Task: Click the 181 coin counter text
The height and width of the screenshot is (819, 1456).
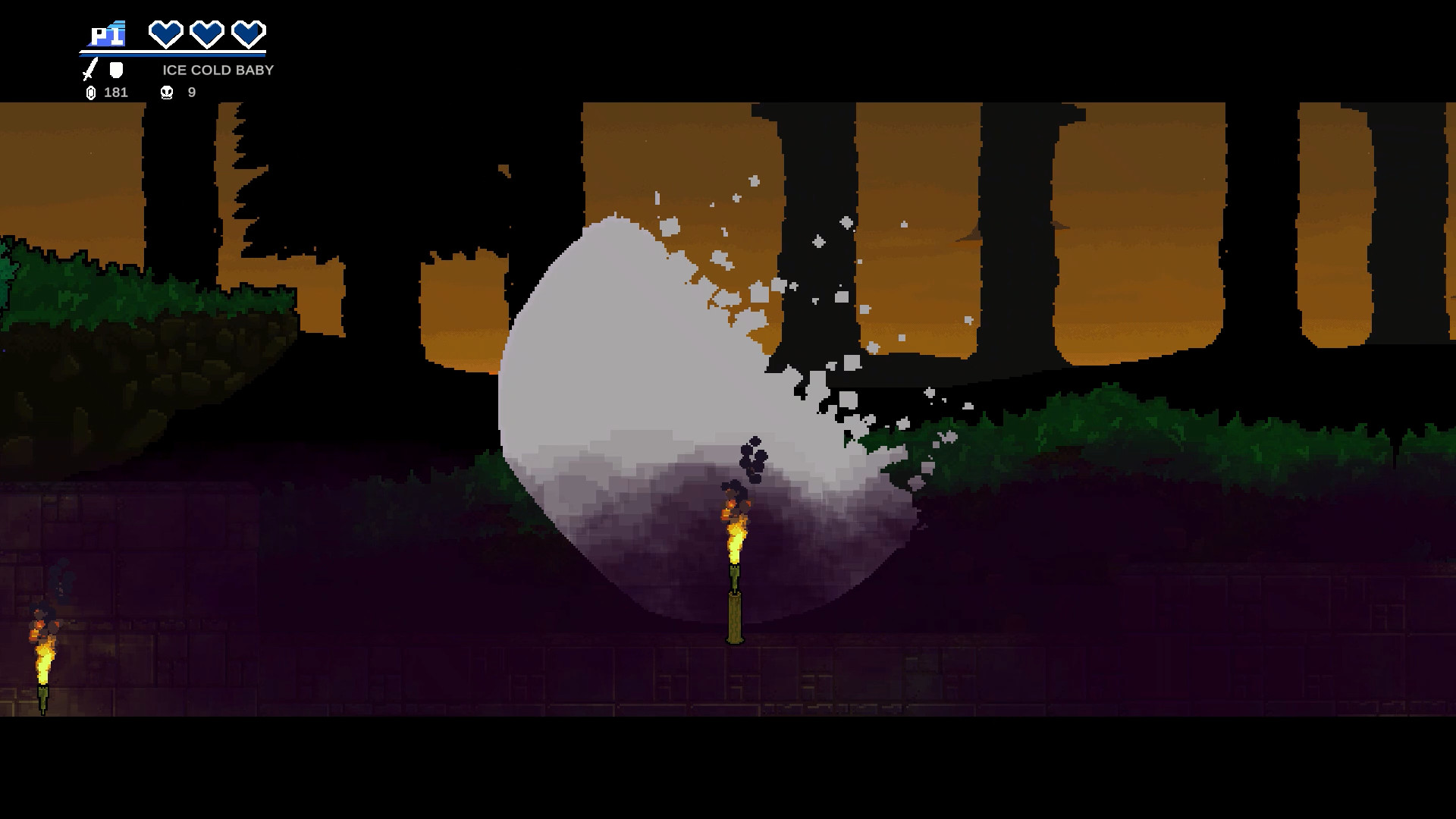Action: click(x=115, y=93)
